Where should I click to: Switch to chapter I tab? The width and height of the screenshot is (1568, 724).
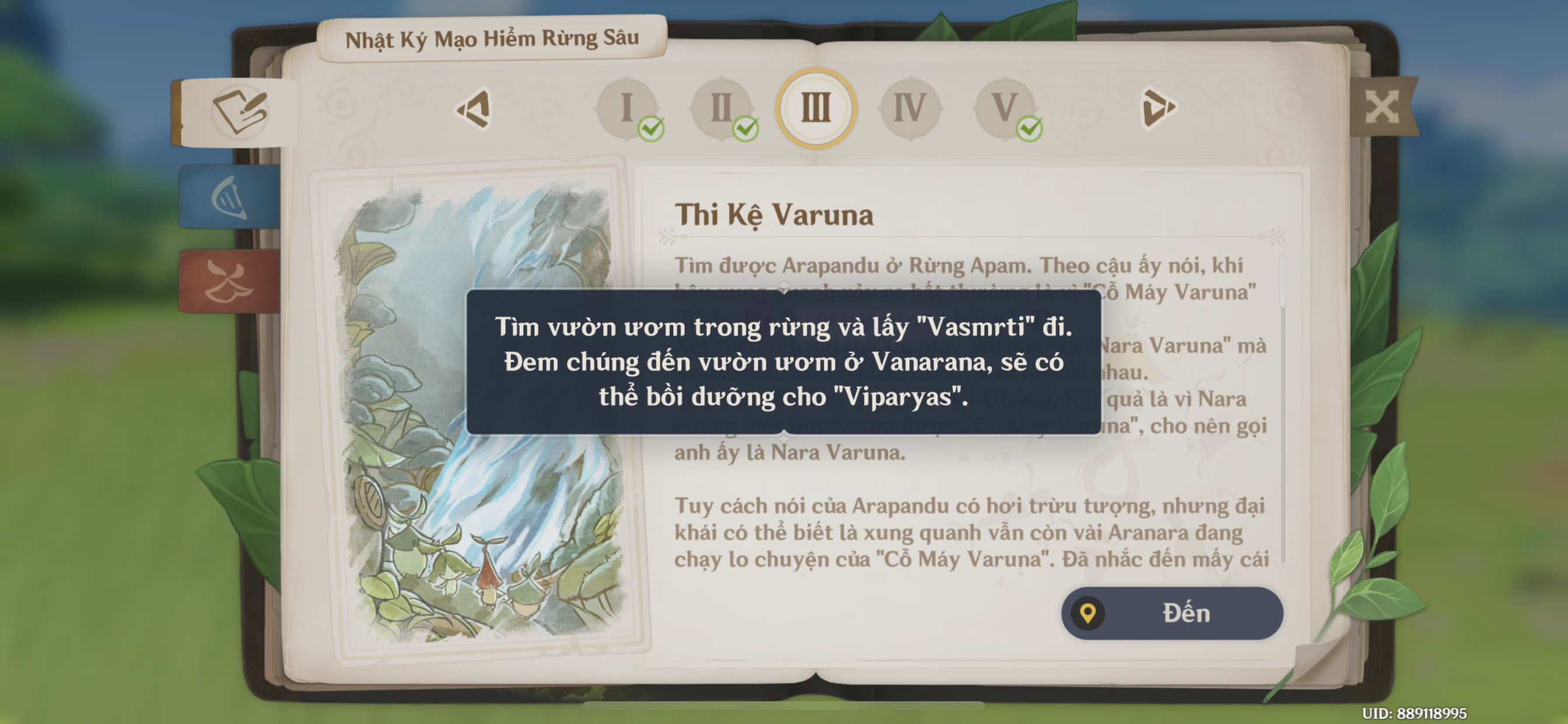[x=627, y=110]
